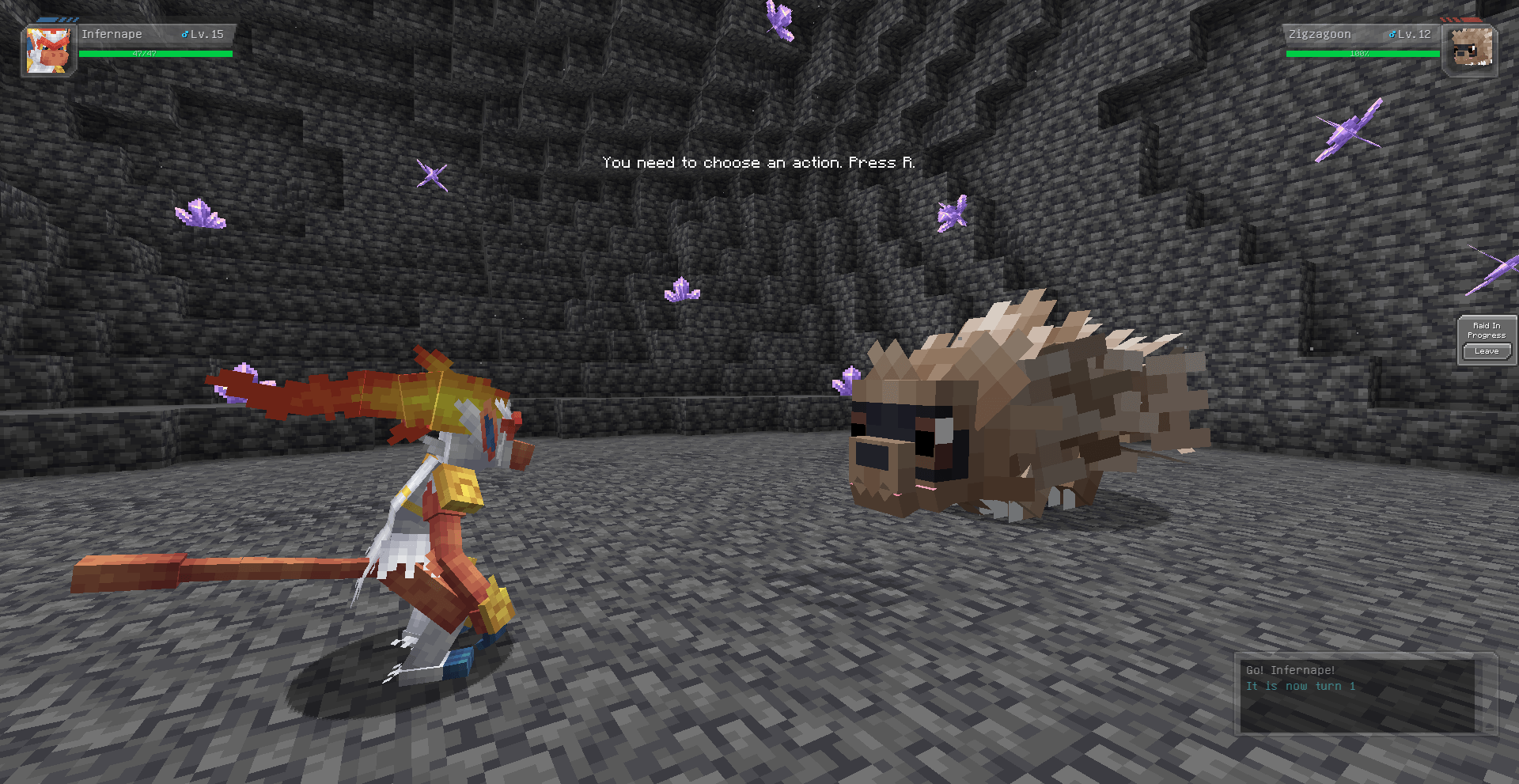Viewport: 1519px width, 784px height.
Task: Select the Zigzagoon portrait icon
Action: (1471, 48)
